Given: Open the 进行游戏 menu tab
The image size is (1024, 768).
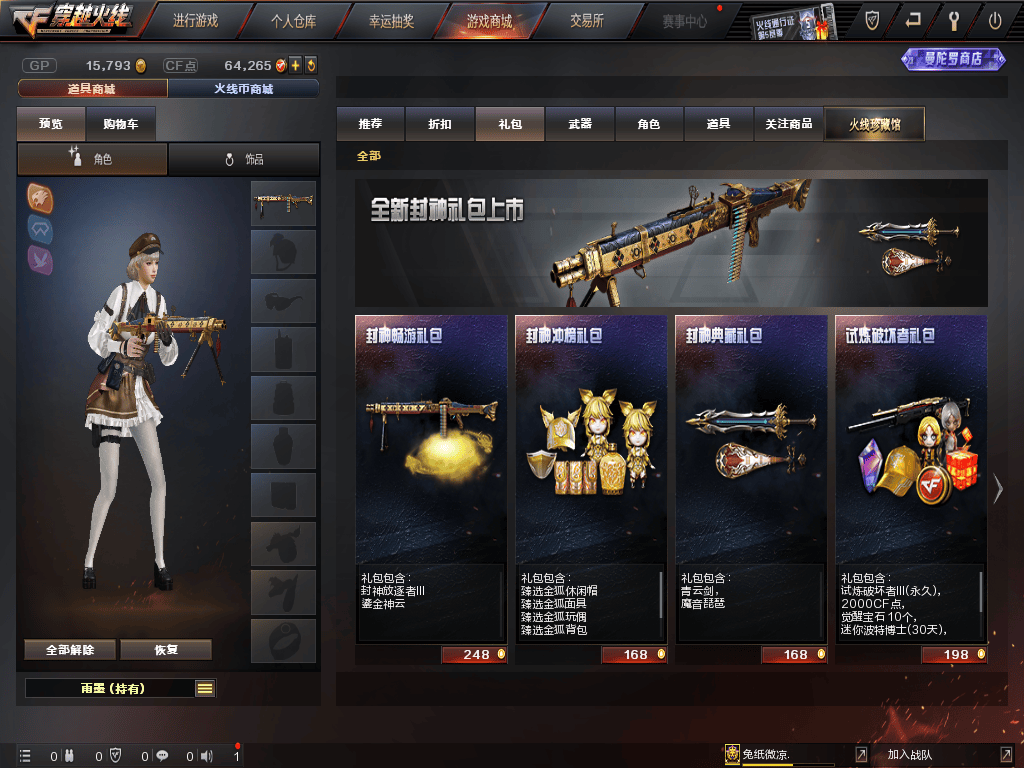Looking at the screenshot, I should (x=195, y=20).
